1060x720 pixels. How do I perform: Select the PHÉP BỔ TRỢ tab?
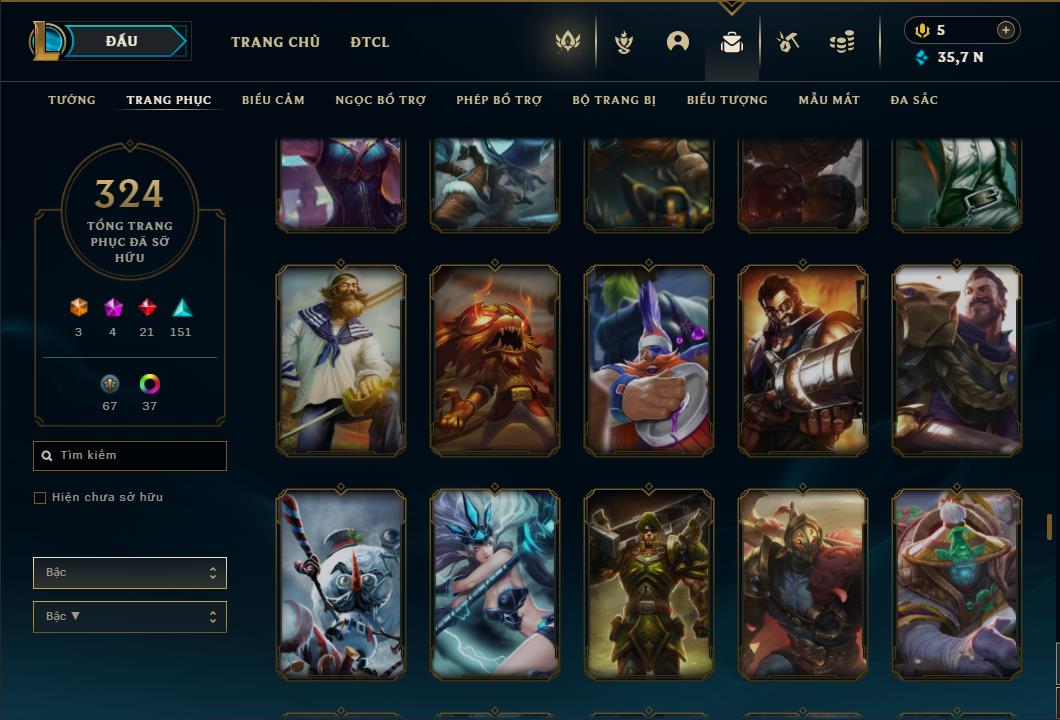point(499,100)
